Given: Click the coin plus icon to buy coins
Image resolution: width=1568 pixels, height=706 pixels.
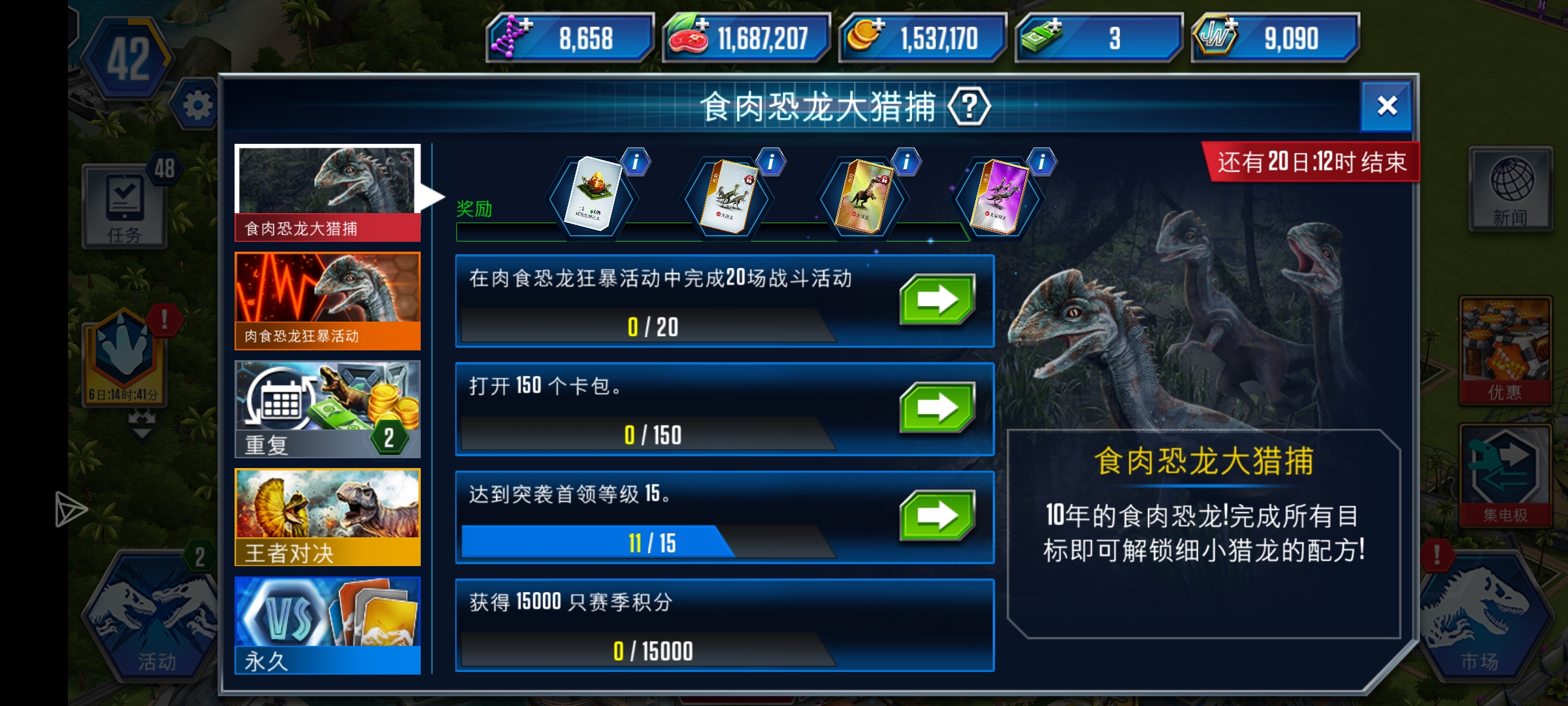Looking at the screenshot, I should pyautogui.click(x=879, y=24).
